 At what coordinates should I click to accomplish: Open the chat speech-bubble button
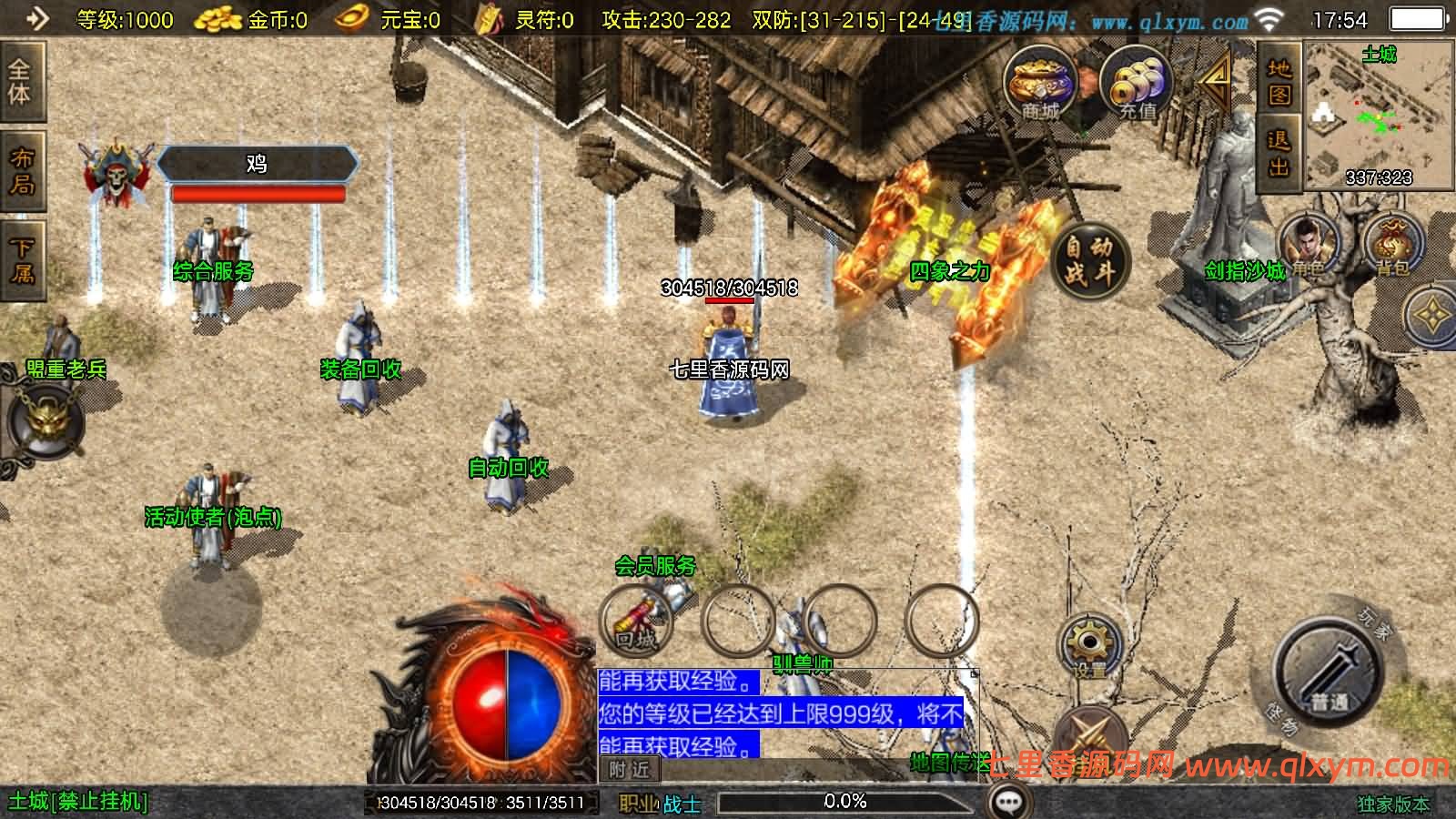coord(1009,801)
